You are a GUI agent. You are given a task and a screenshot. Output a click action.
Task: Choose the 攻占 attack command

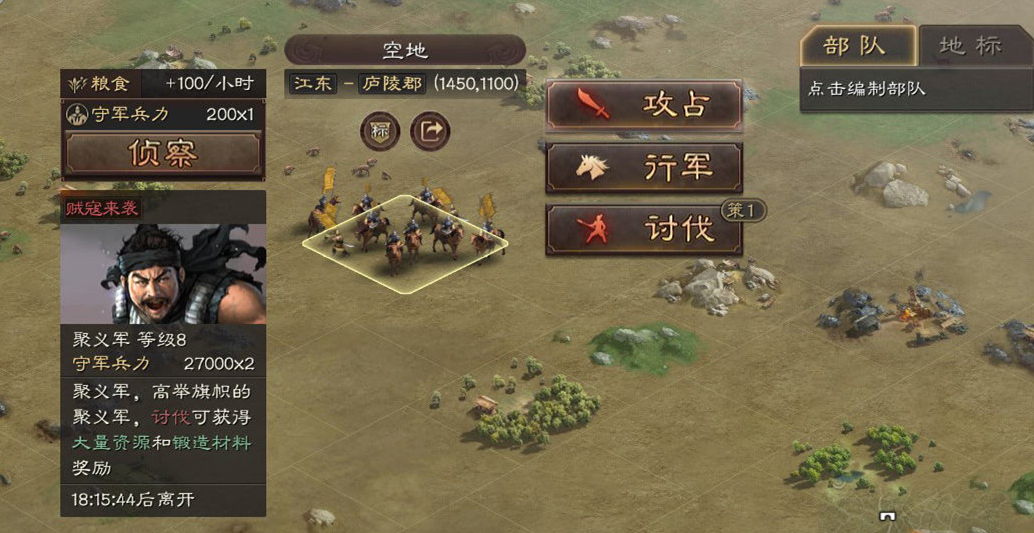(644, 105)
